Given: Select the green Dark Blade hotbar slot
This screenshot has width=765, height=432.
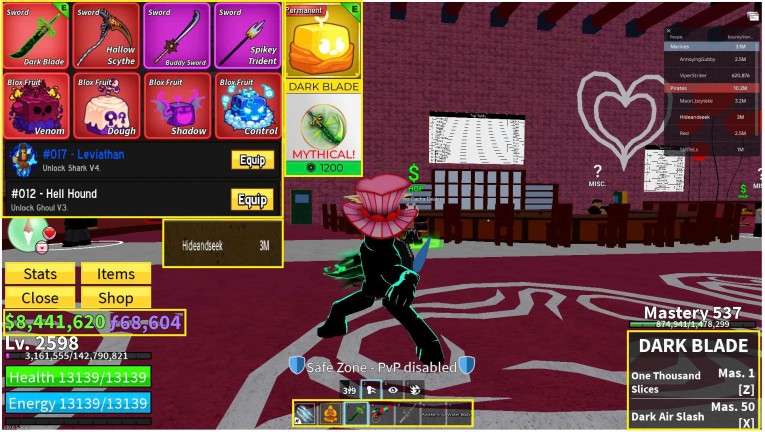Looking at the screenshot, I should tap(355, 413).
